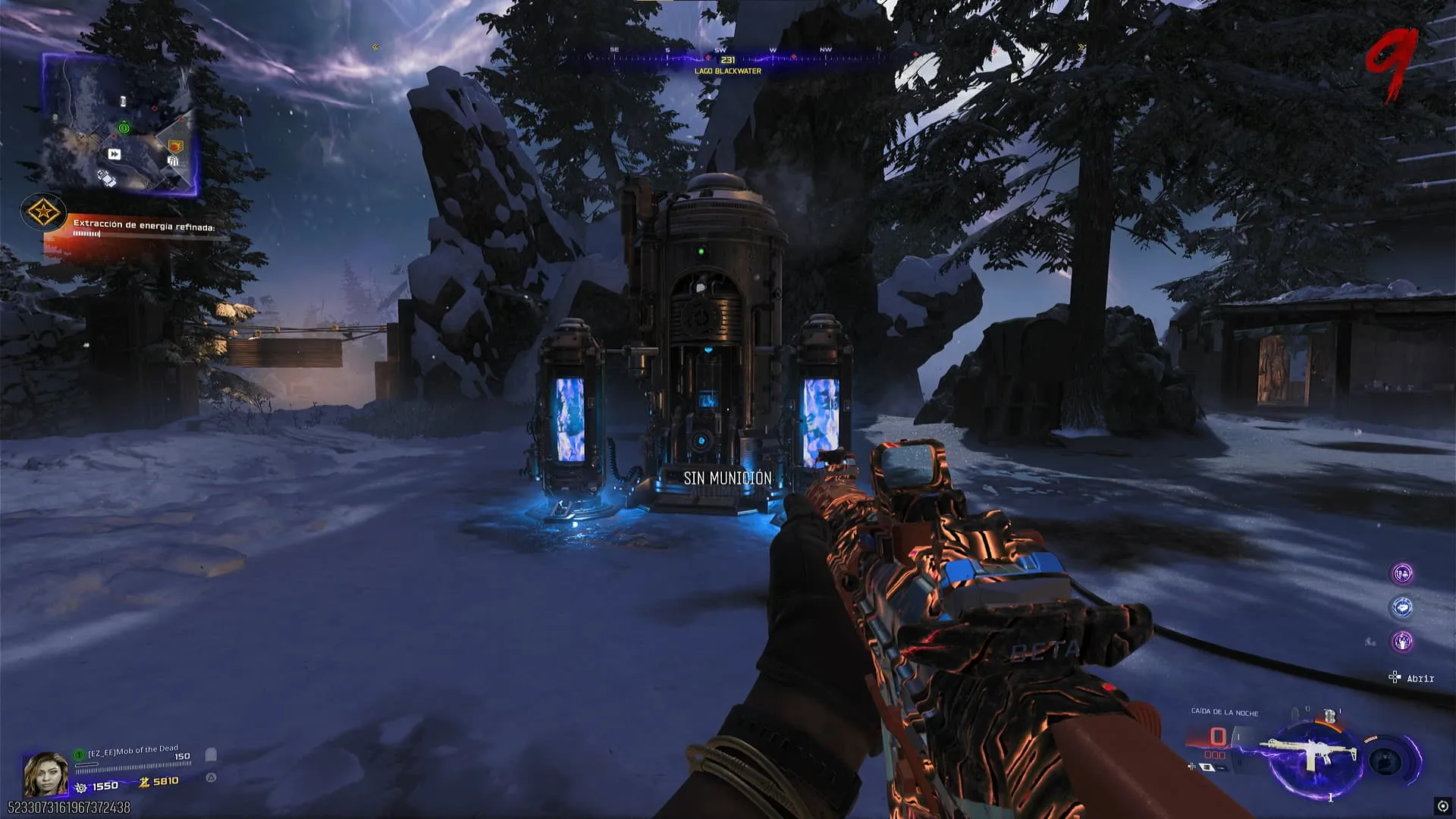Activate the field upgrade circular icon
Image resolution: width=1456 pixels, height=819 pixels.
click(1387, 761)
